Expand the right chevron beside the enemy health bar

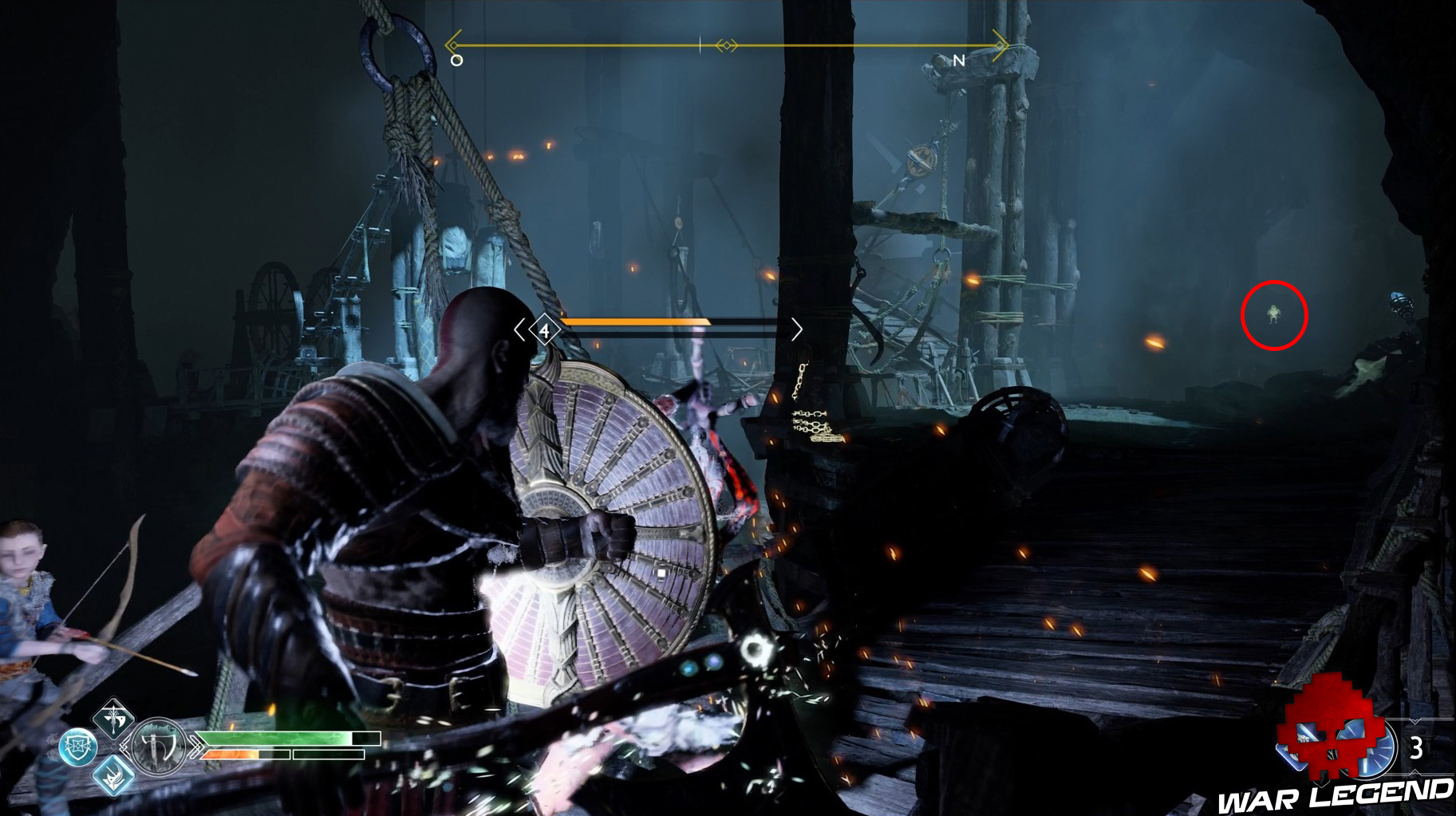point(797,329)
